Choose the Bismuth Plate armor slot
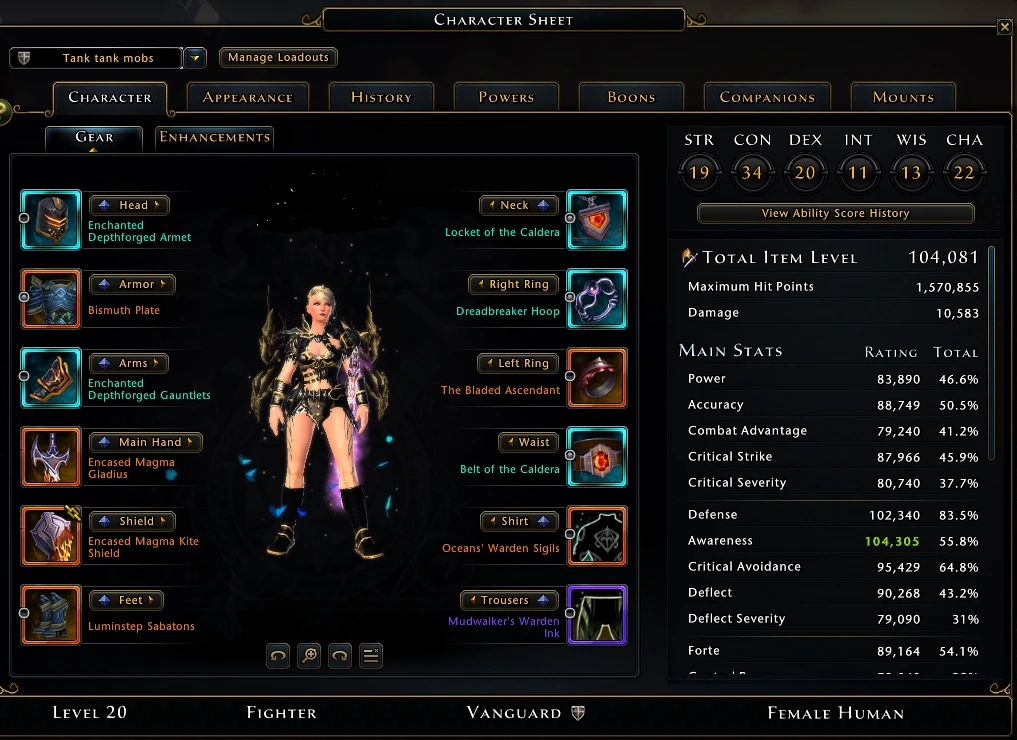Screen dimensions: 1017x740 (x=51, y=299)
